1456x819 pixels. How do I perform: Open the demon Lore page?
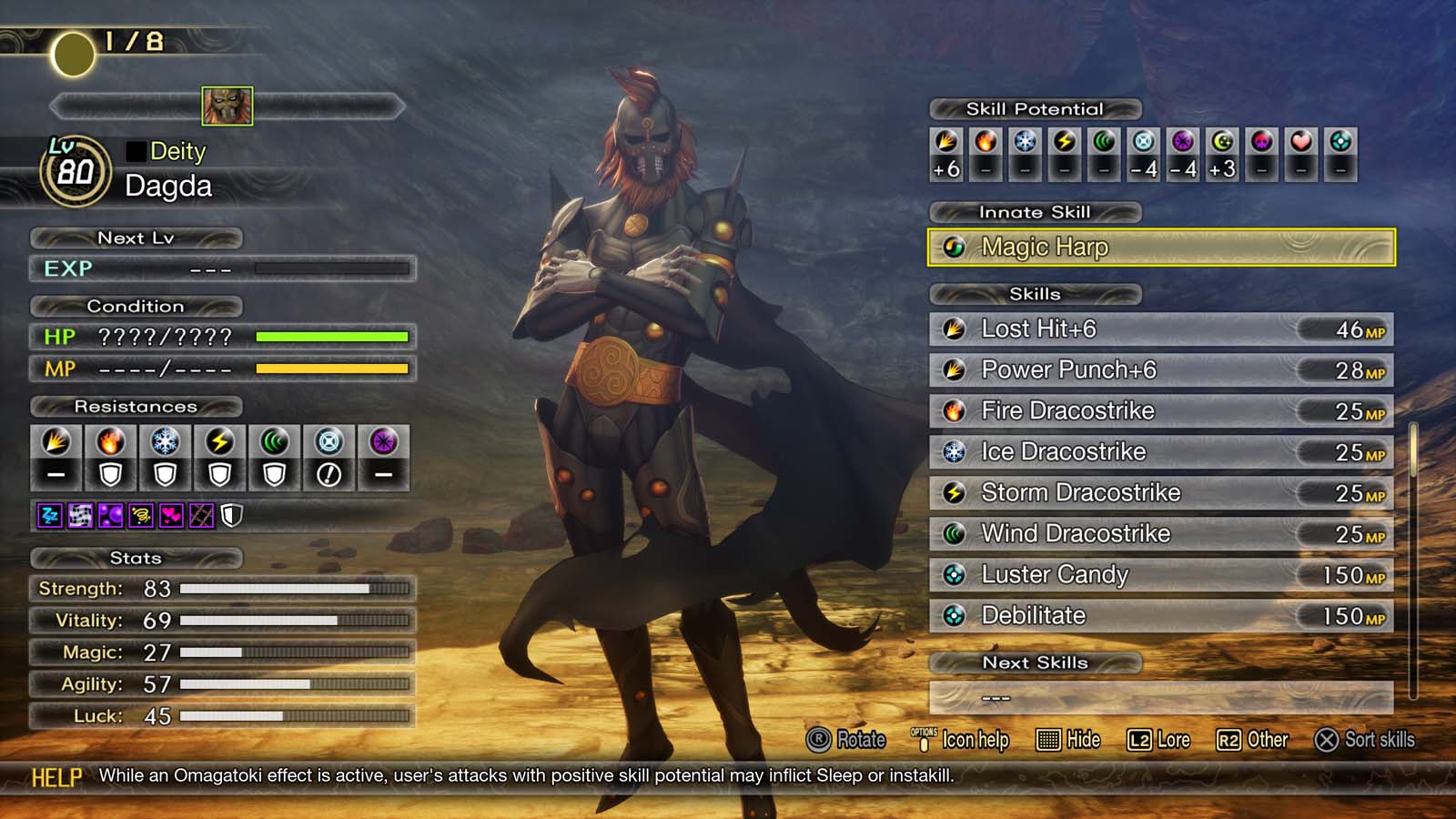[1158, 740]
